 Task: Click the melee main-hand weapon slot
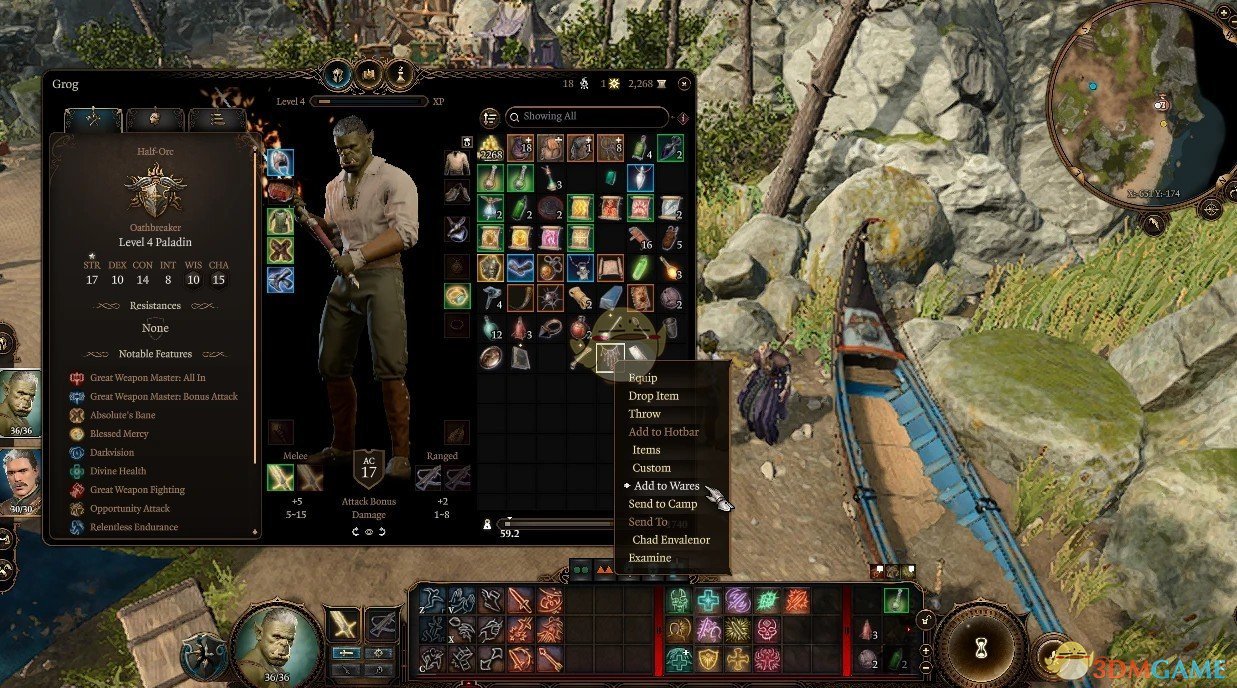coord(280,478)
